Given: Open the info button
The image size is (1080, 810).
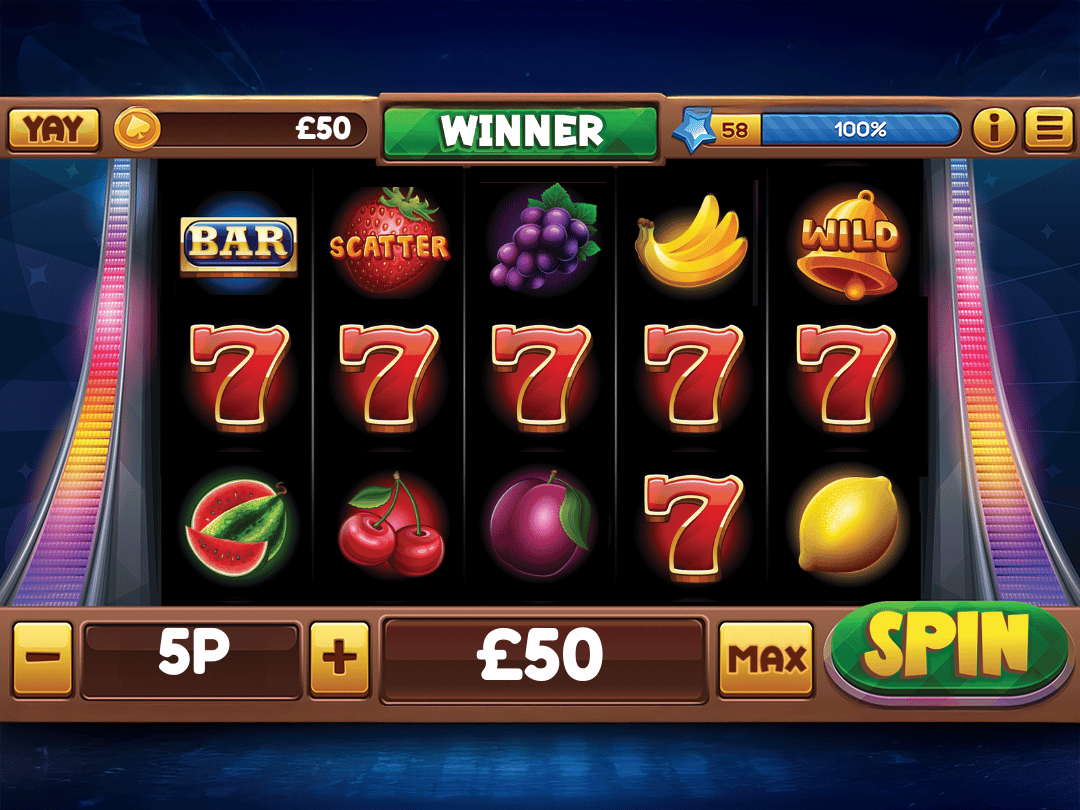Looking at the screenshot, I should click(993, 129).
